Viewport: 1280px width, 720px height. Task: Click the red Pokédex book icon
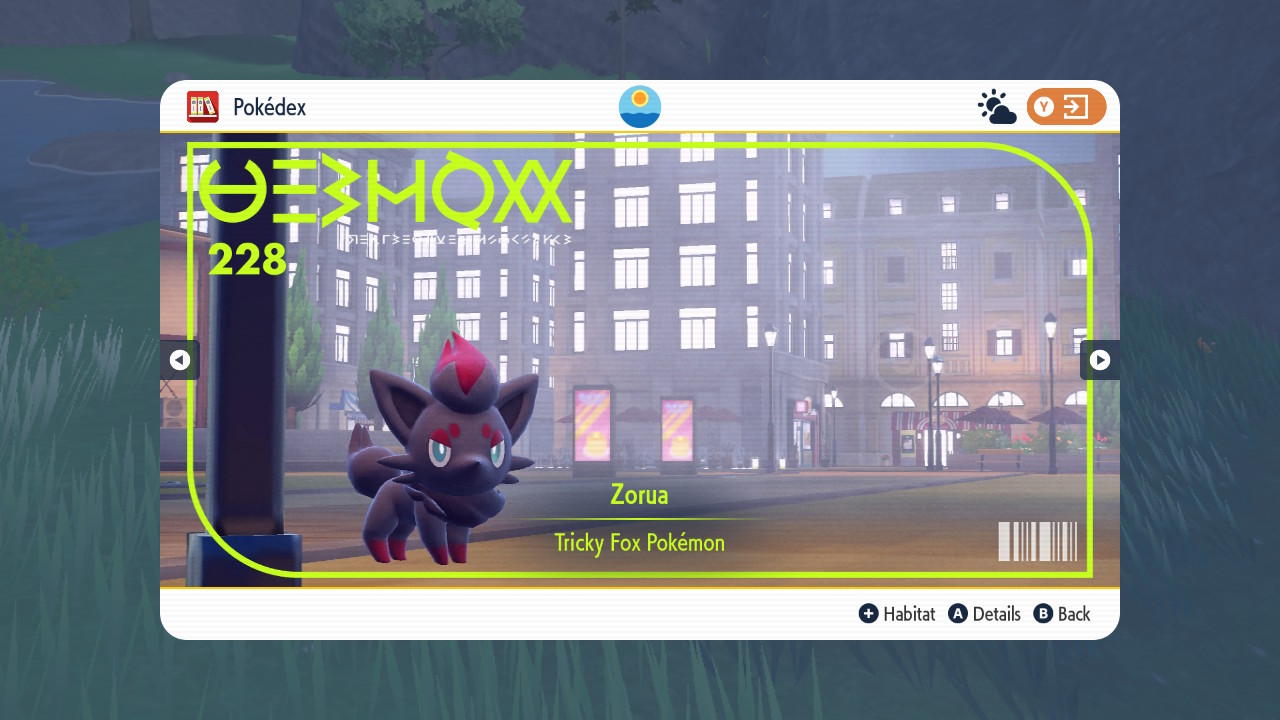pos(202,107)
